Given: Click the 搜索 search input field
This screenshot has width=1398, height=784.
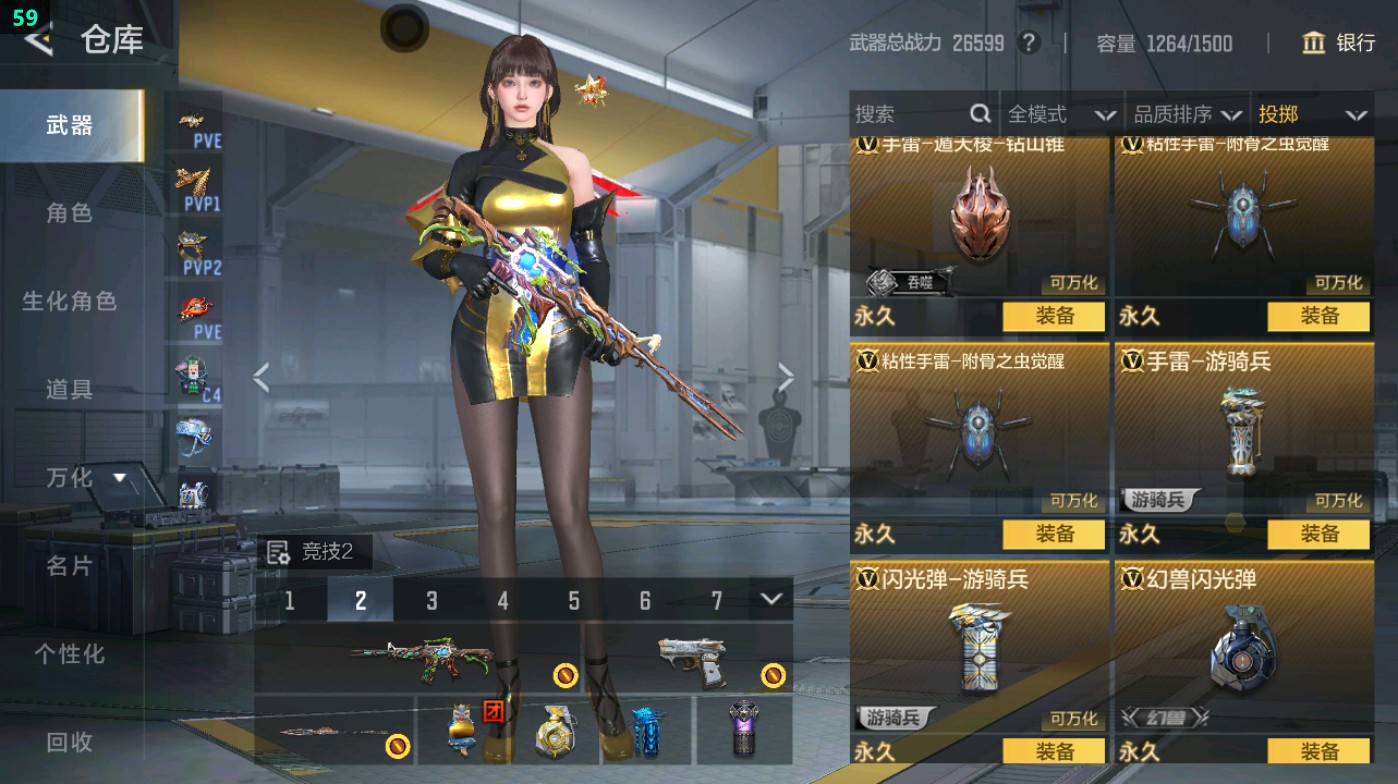Looking at the screenshot, I should (x=905, y=115).
